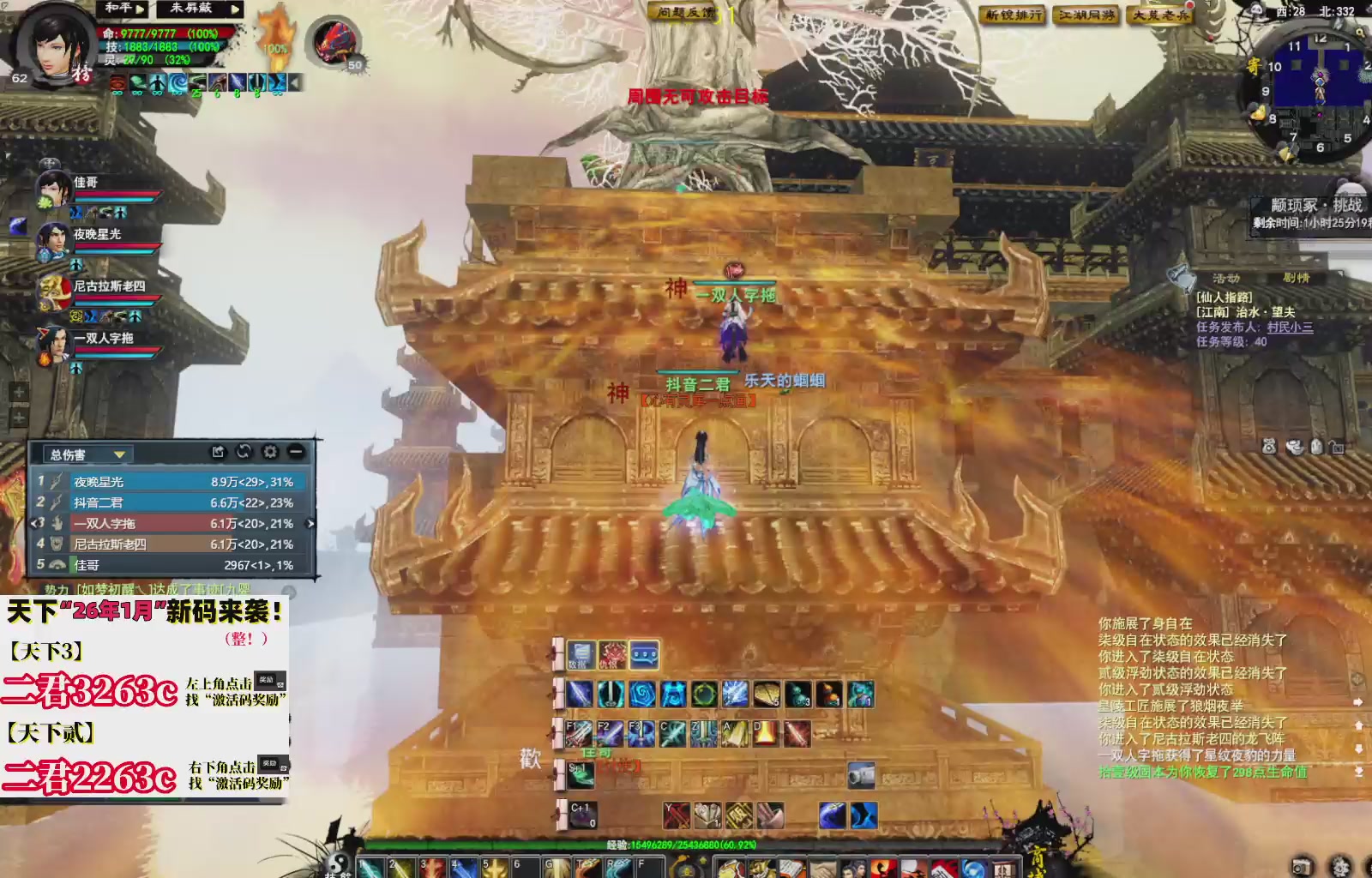Click the share icon on the damage meter
Viewport: 1372px width, 878px height.
click(219, 453)
